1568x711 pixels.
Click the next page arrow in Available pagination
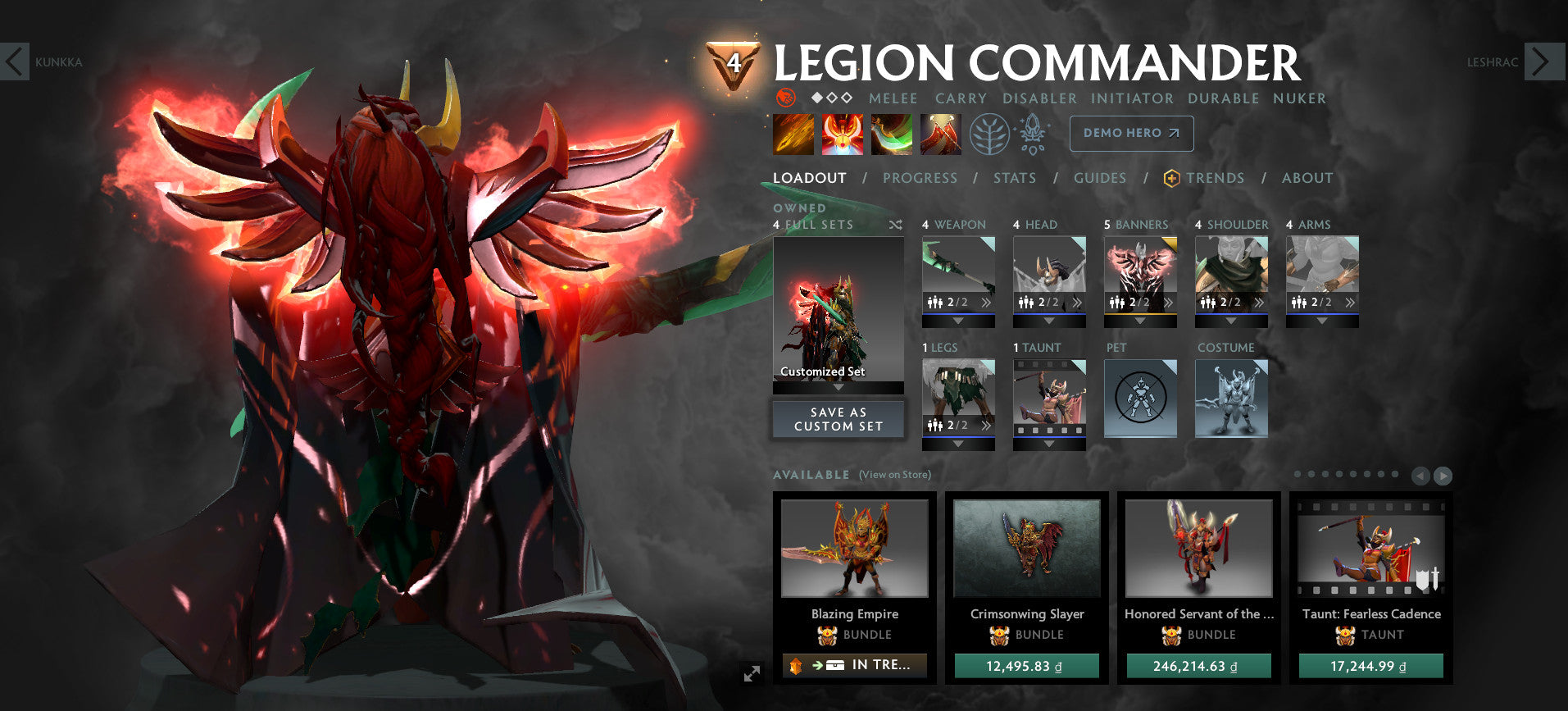(1442, 476)
